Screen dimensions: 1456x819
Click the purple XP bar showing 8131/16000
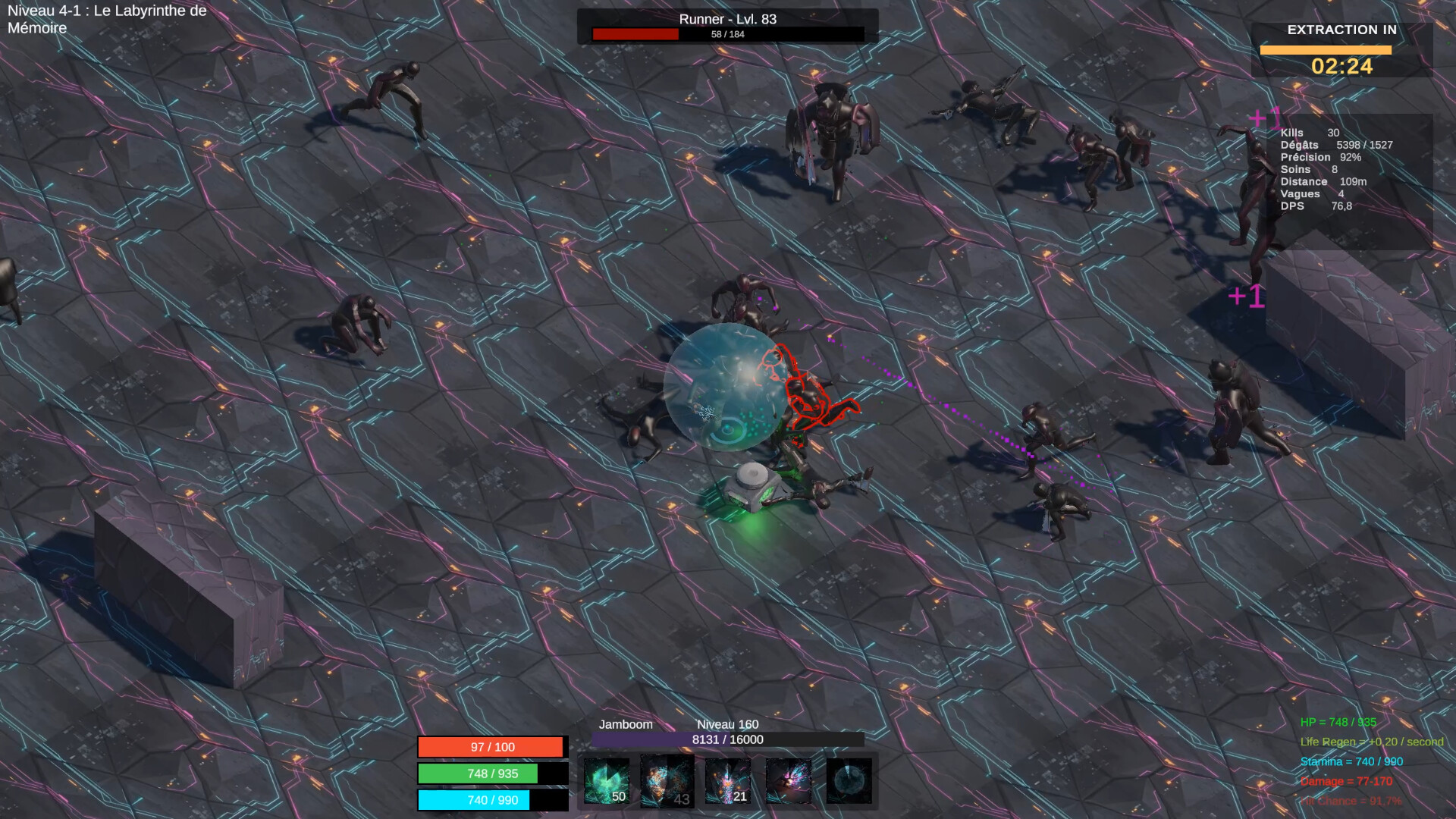(x=726, y=741)
